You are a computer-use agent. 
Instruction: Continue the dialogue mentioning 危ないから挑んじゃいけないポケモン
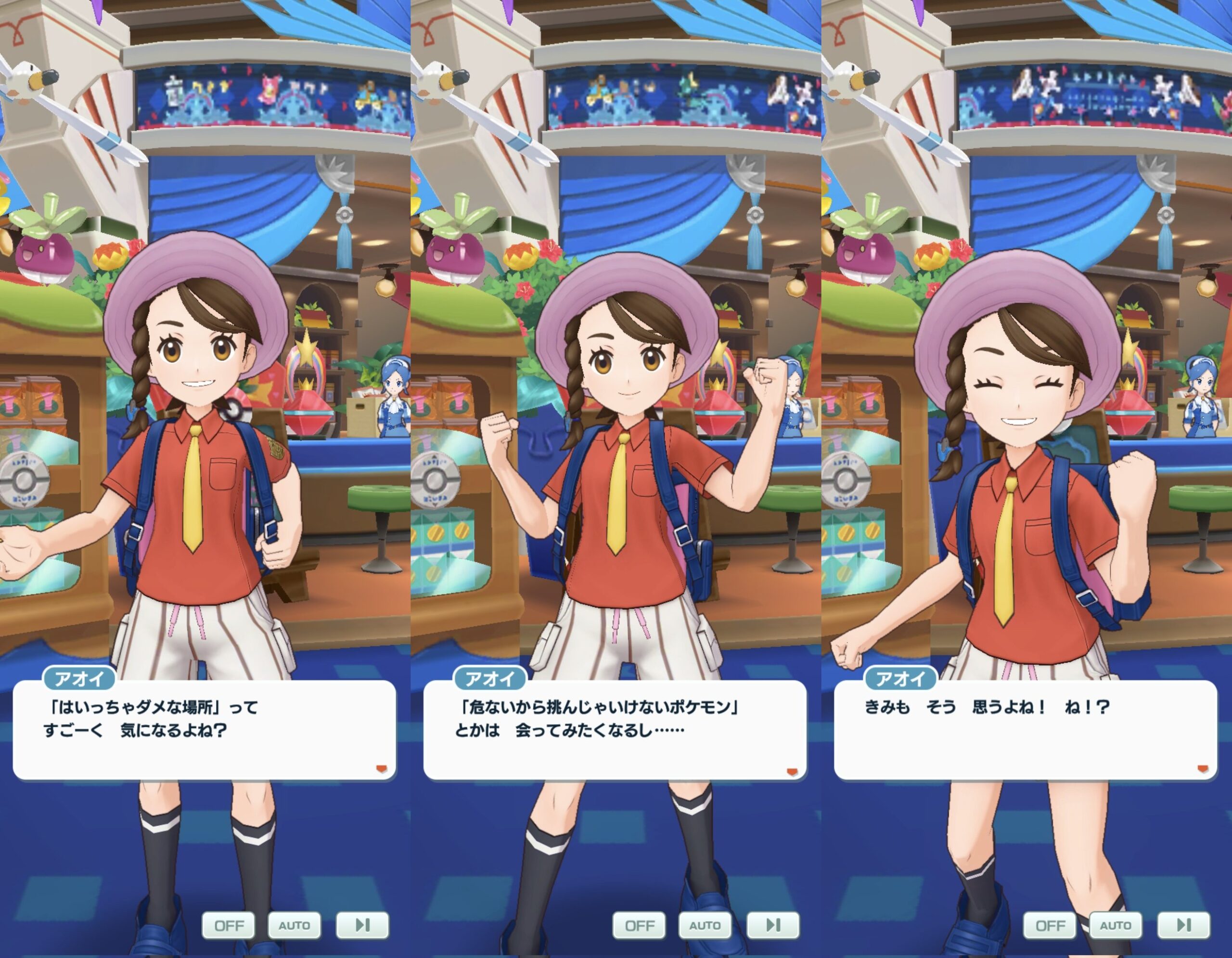click(615, 730)
